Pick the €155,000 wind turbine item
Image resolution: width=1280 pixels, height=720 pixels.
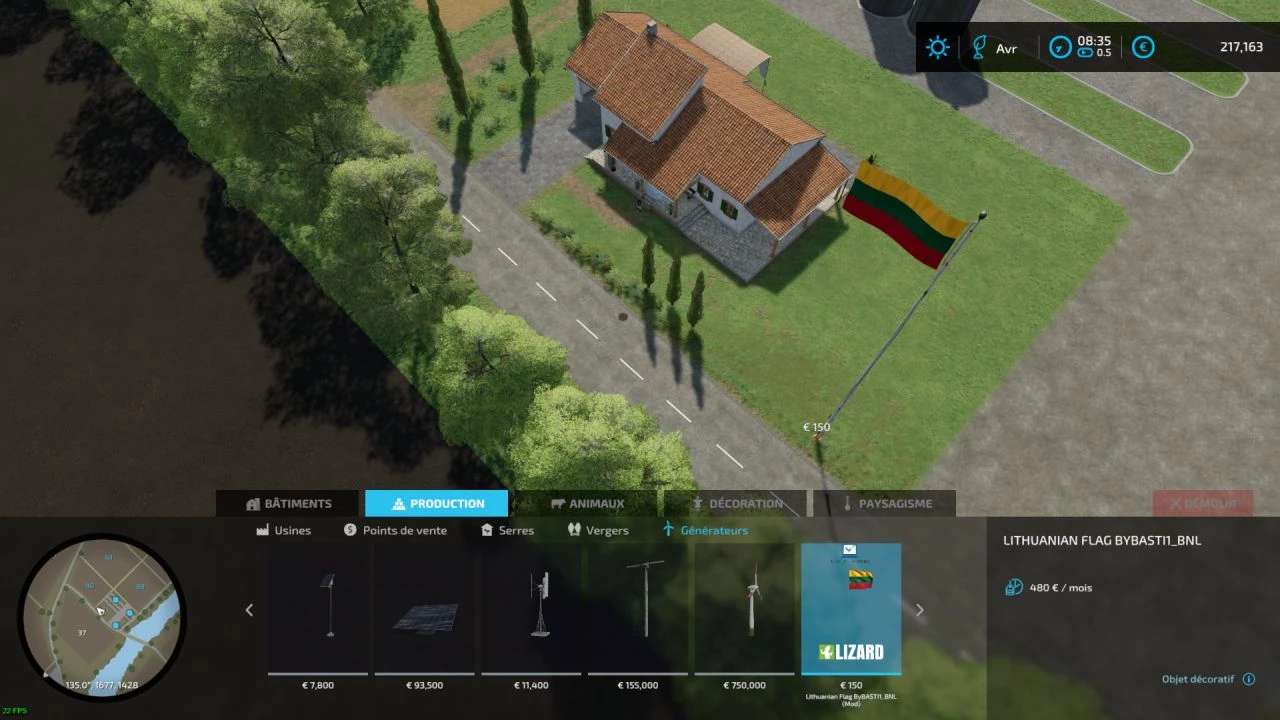(638, 609)
